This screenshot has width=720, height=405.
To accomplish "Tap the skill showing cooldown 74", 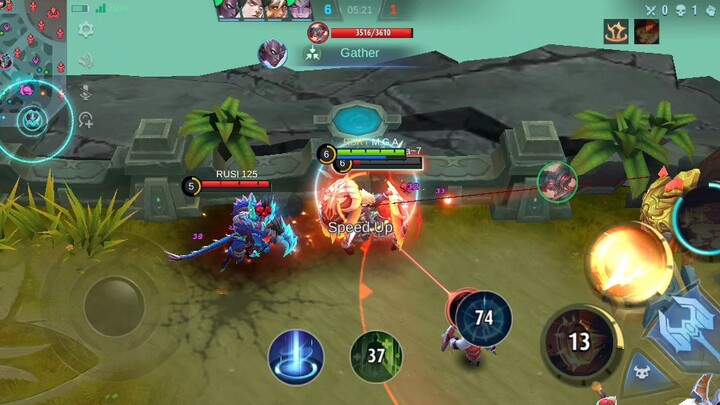I will tap(484, 319).
